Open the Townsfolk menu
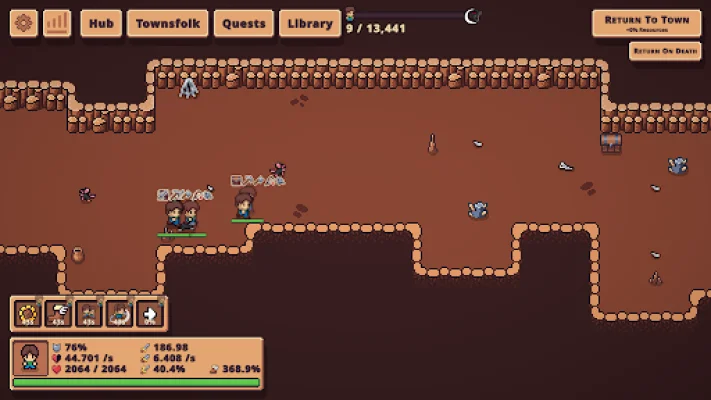Screen dimensions: 711x400 [x=167, y=23]
